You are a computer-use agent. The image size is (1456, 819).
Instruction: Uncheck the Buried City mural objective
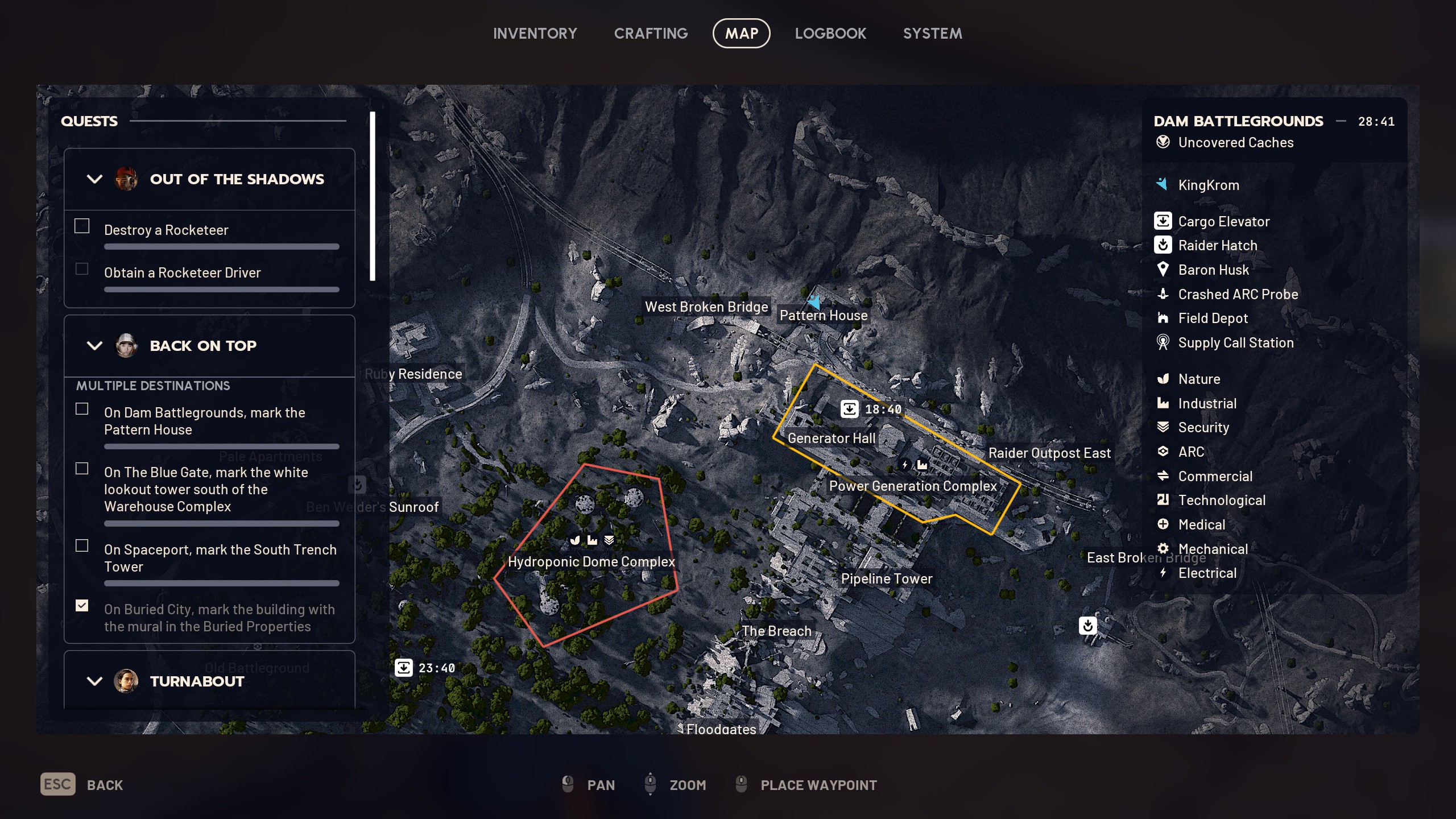(81, 606)
